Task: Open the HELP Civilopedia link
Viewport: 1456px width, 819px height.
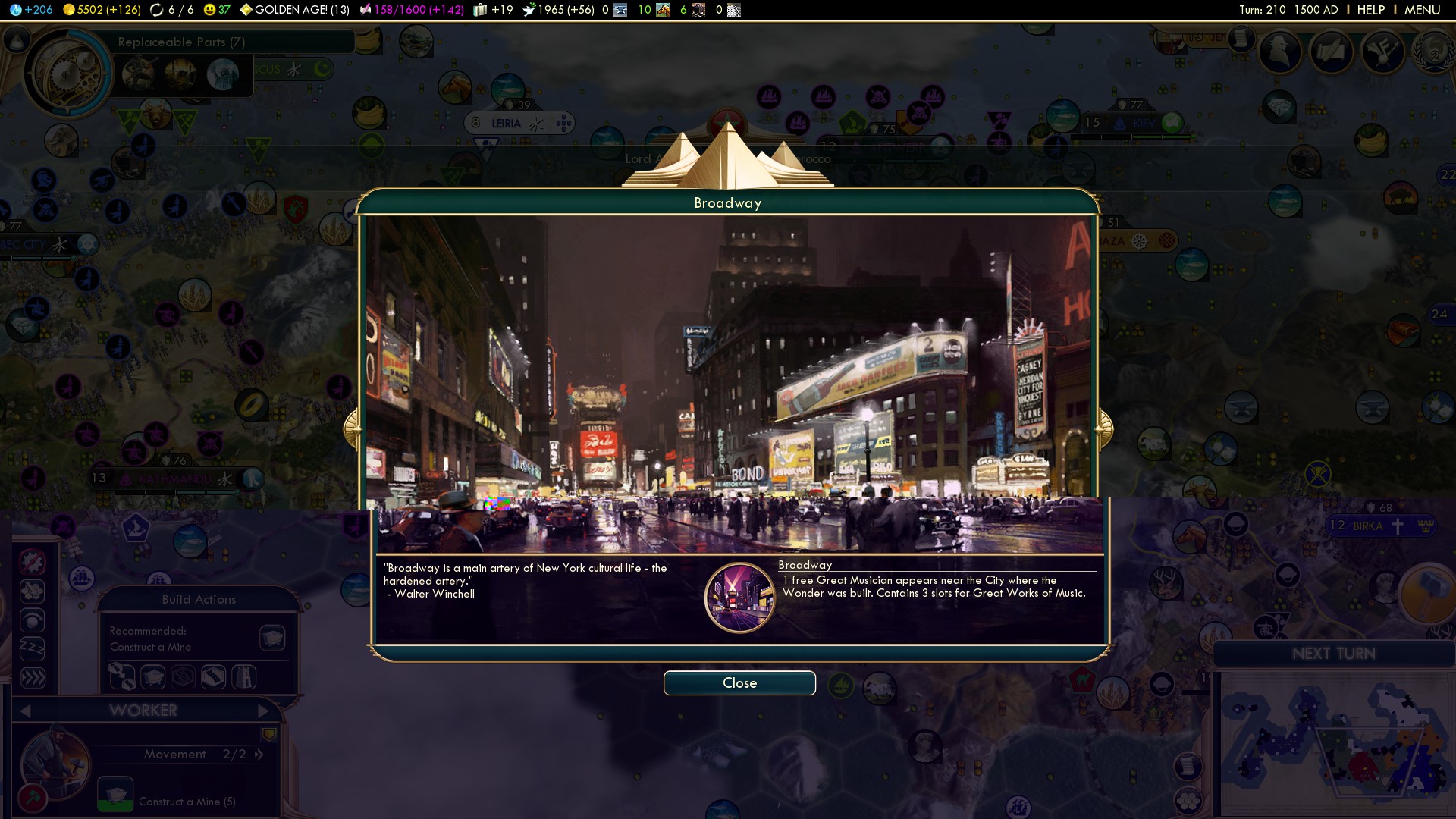Action: tap(1370, 10)
